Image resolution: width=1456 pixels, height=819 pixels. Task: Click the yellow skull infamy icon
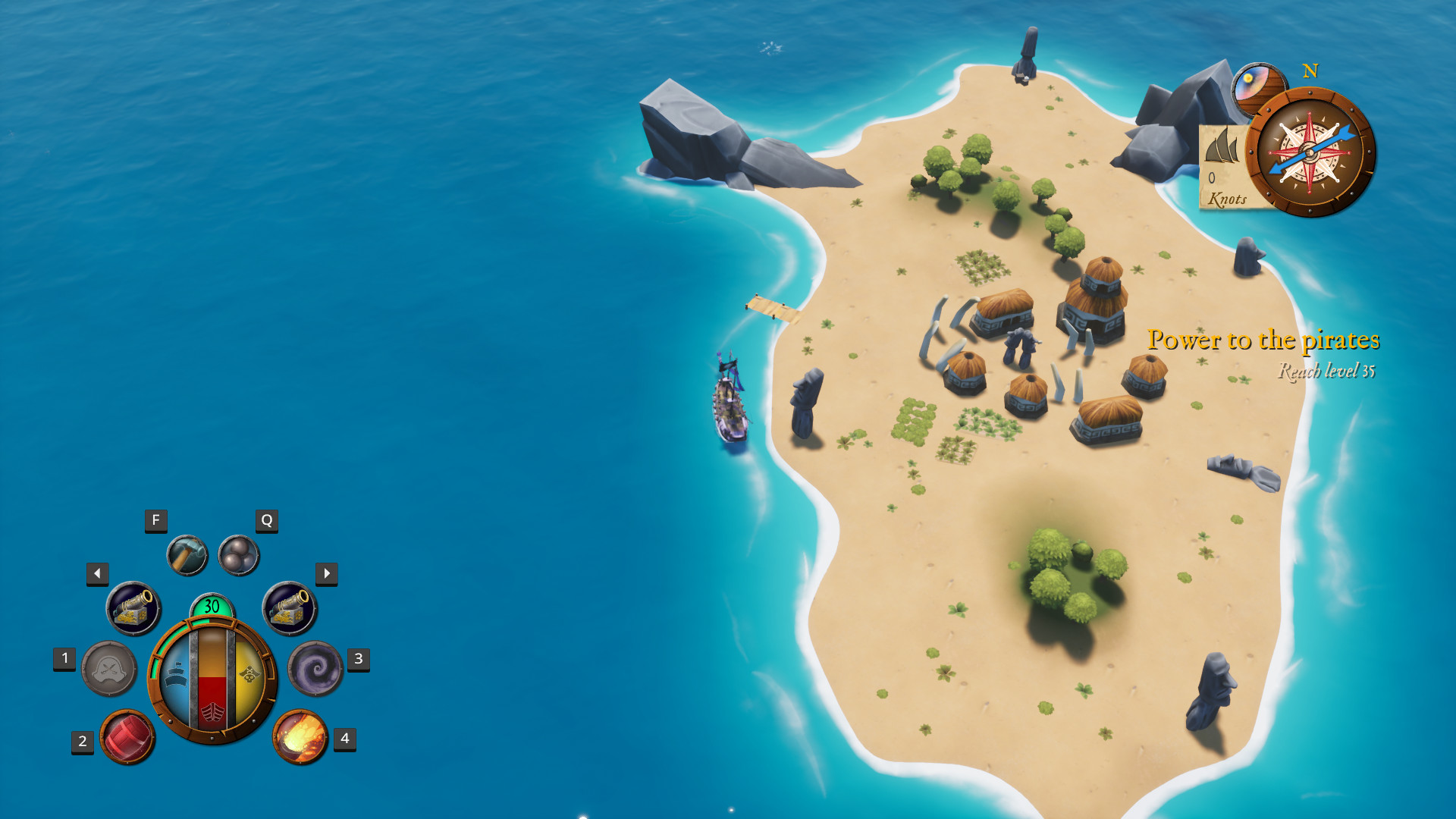(x=249, y=673)
